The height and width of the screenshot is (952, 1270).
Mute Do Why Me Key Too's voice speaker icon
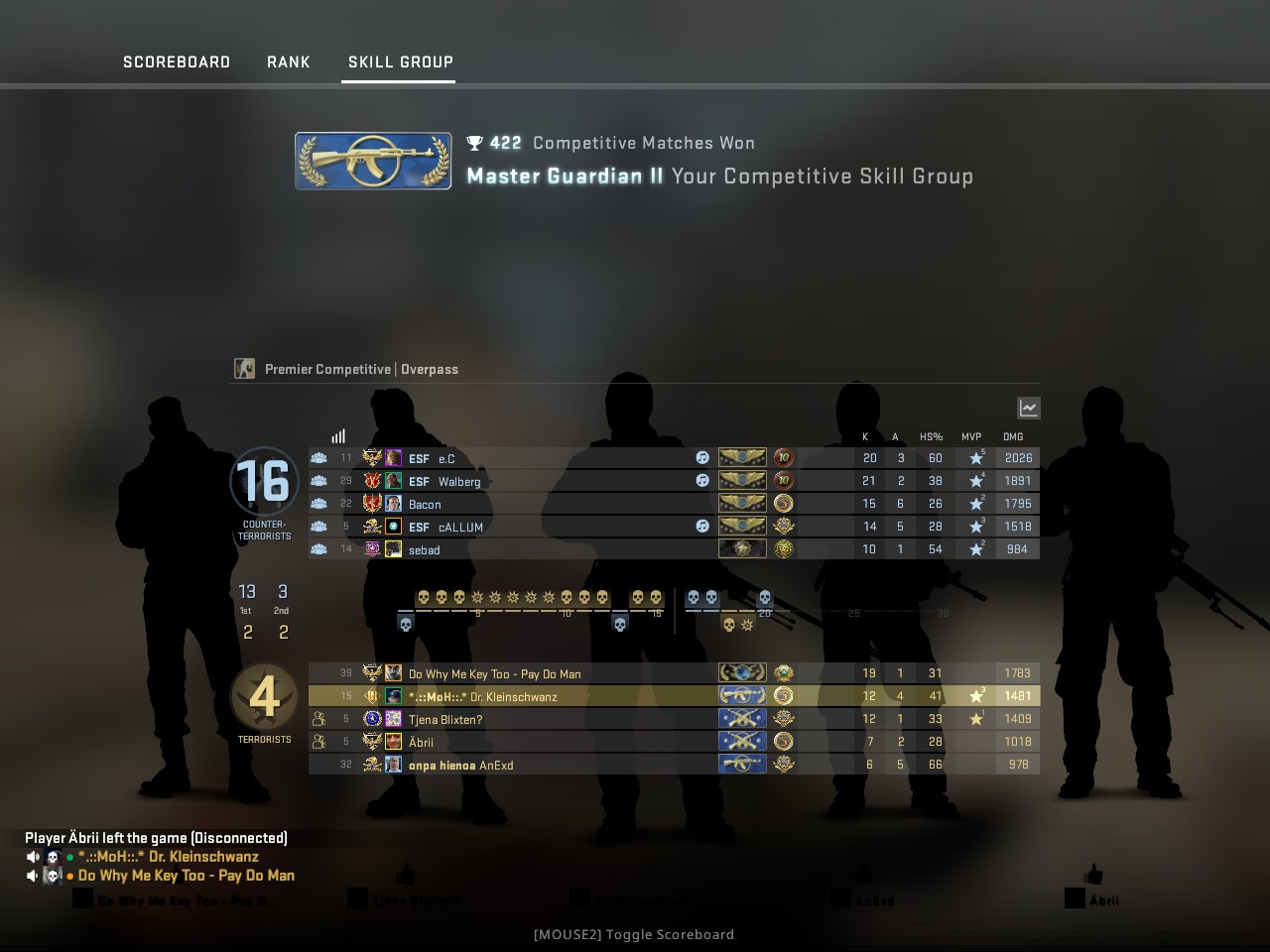coord(33,876)
